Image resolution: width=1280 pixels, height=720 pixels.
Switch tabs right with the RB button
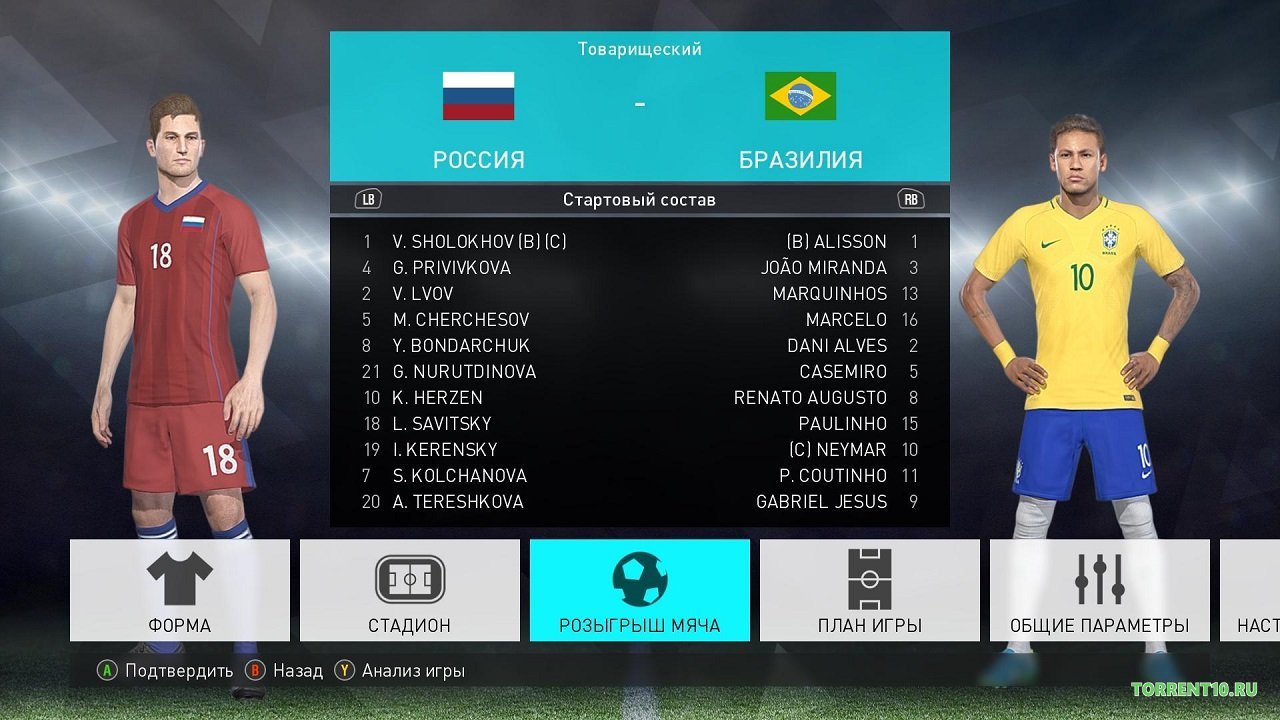913,199
